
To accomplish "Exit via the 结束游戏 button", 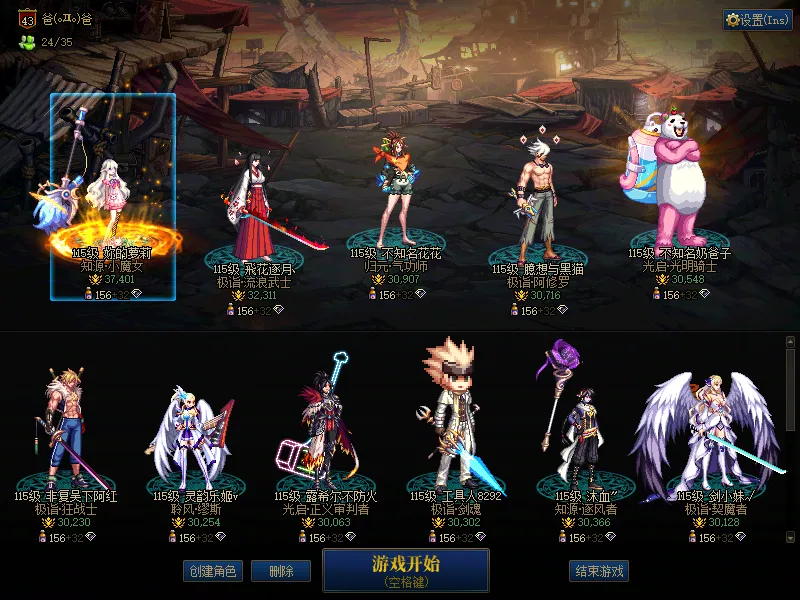I will coord(599,571).
